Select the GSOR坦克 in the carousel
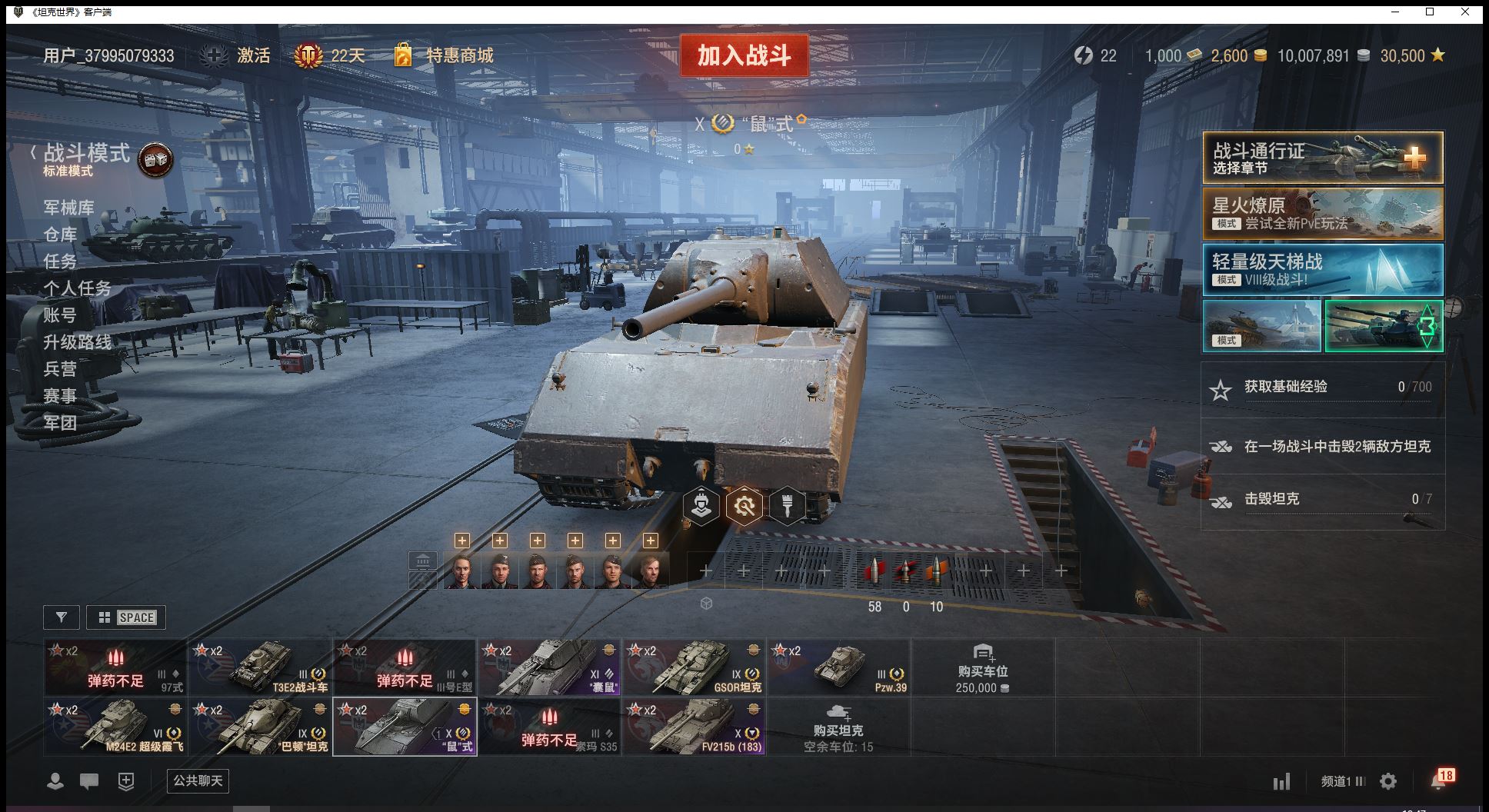The width and height of the screenshot is (1489, 812). coord(695,667)
